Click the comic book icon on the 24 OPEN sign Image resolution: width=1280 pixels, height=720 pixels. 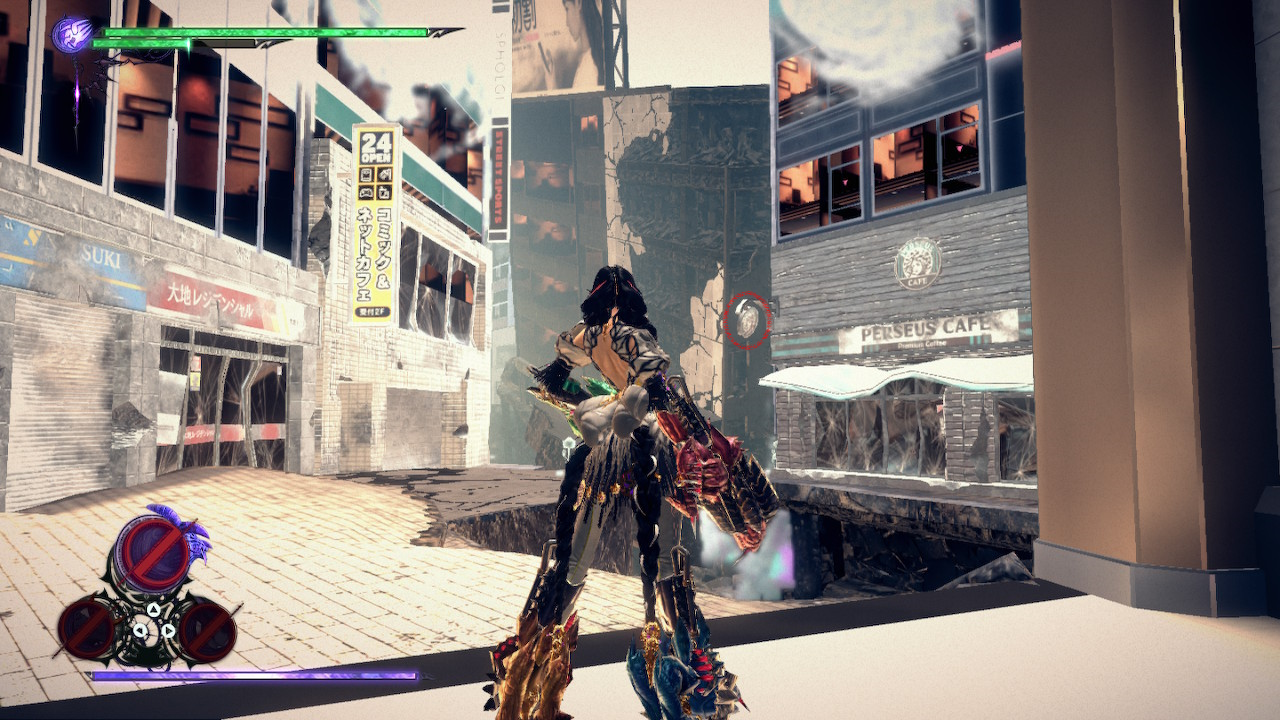tap(367, 174)
